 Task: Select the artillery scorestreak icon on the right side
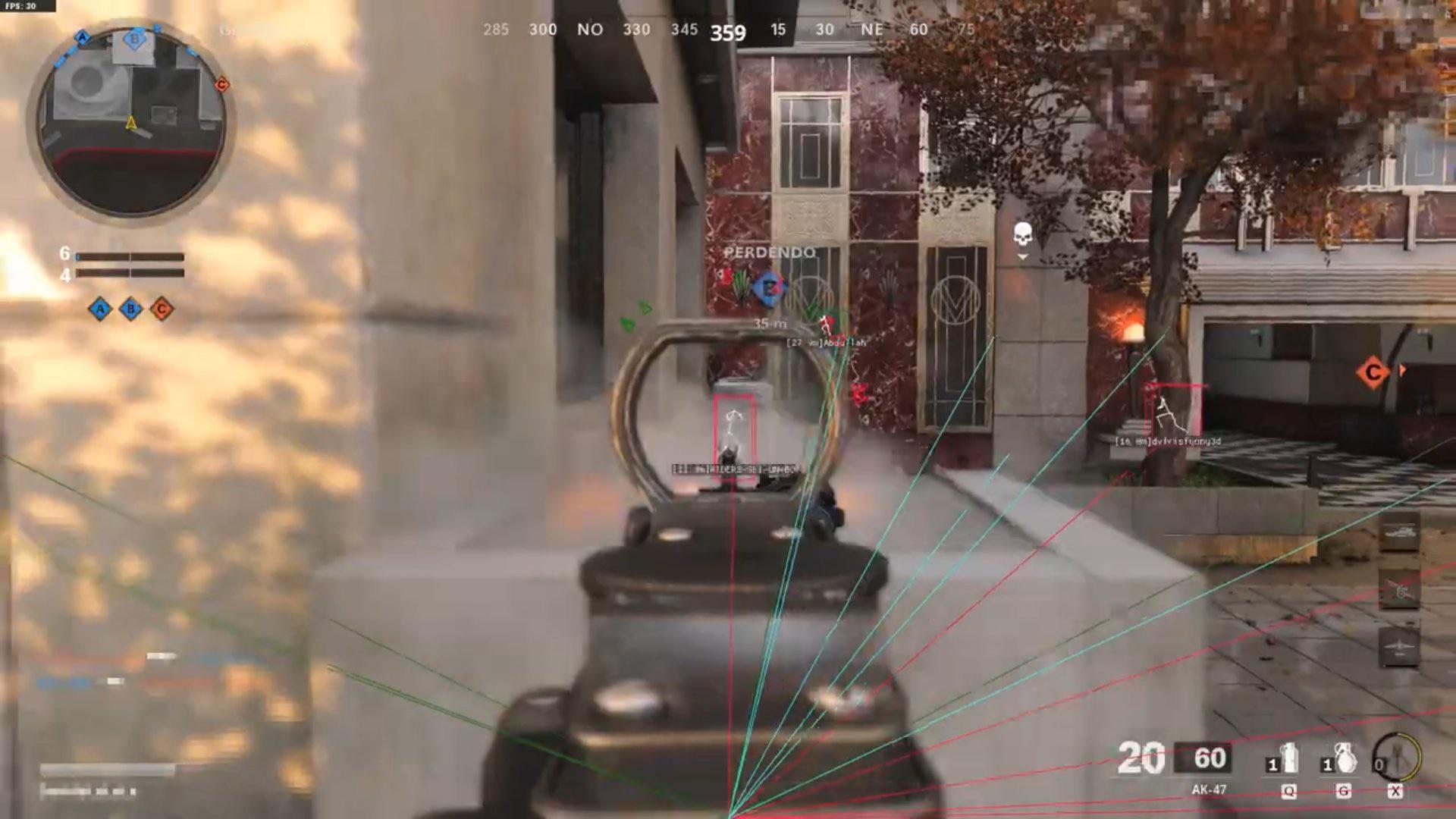pyautogui.click(x=1401, y=589)
